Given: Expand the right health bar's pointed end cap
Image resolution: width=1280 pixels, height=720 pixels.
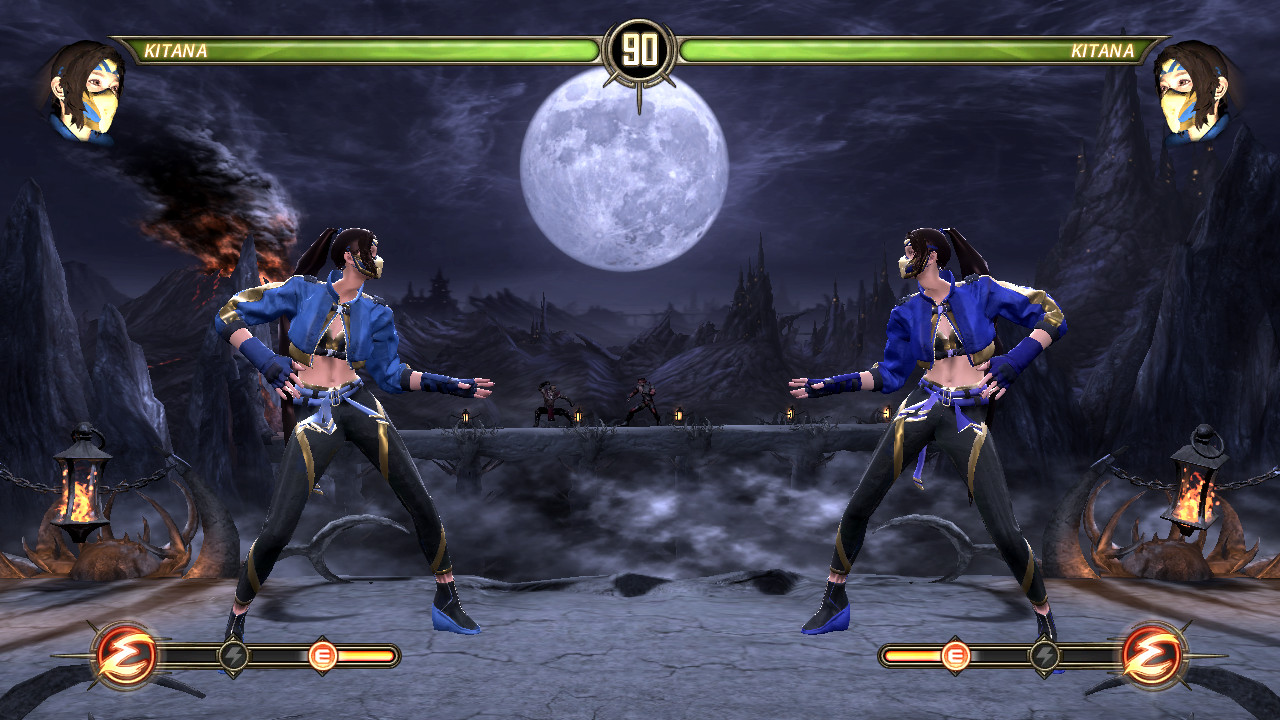Looking at the screenshot, I should pos(1162,46).
